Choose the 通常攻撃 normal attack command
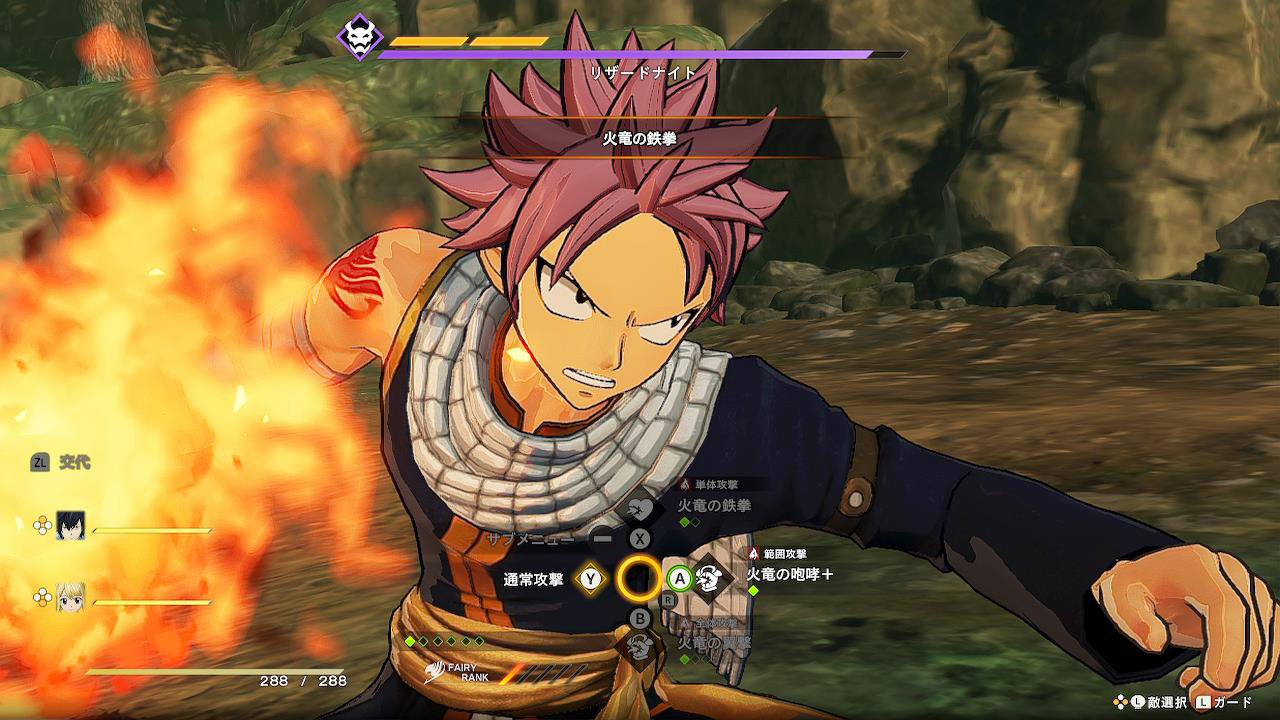The height and width of the screenshot is (720, 1280). [x=590, y=578]
